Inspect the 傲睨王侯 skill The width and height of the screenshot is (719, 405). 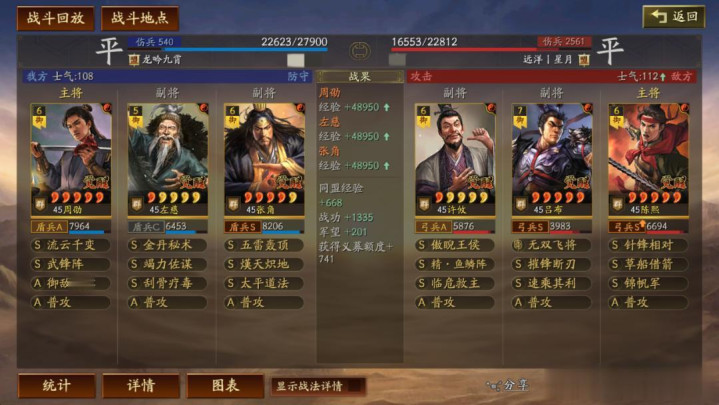point(455,245)
